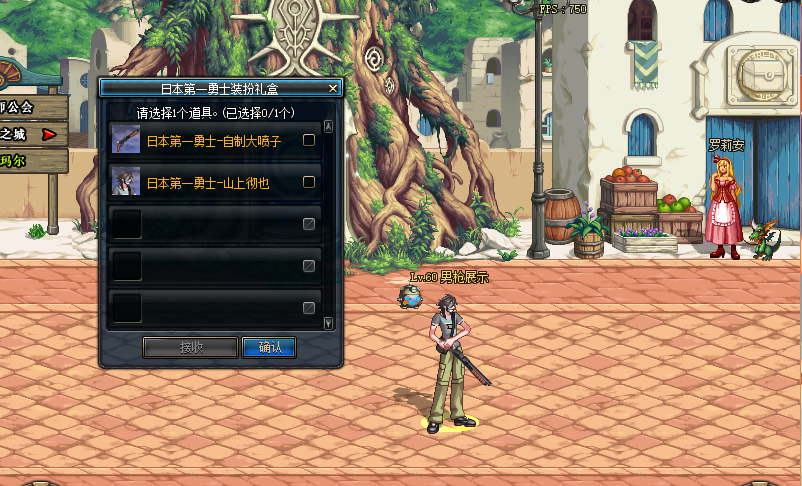Screen dimensions: 802x486
Task: Click the 接收 receive button
Action: click(x=191, y=347)
